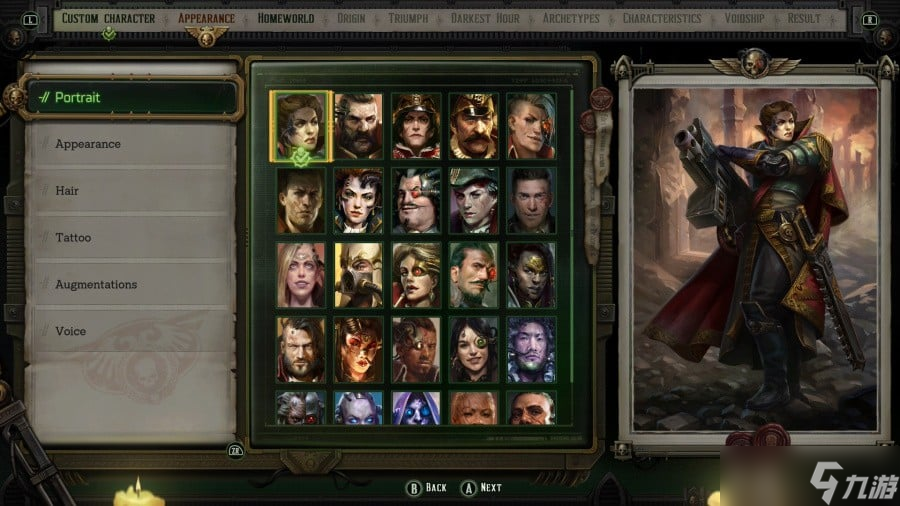
Task: Select the officer with peaked cap and mustache portrait
Action: coord(473,126)
